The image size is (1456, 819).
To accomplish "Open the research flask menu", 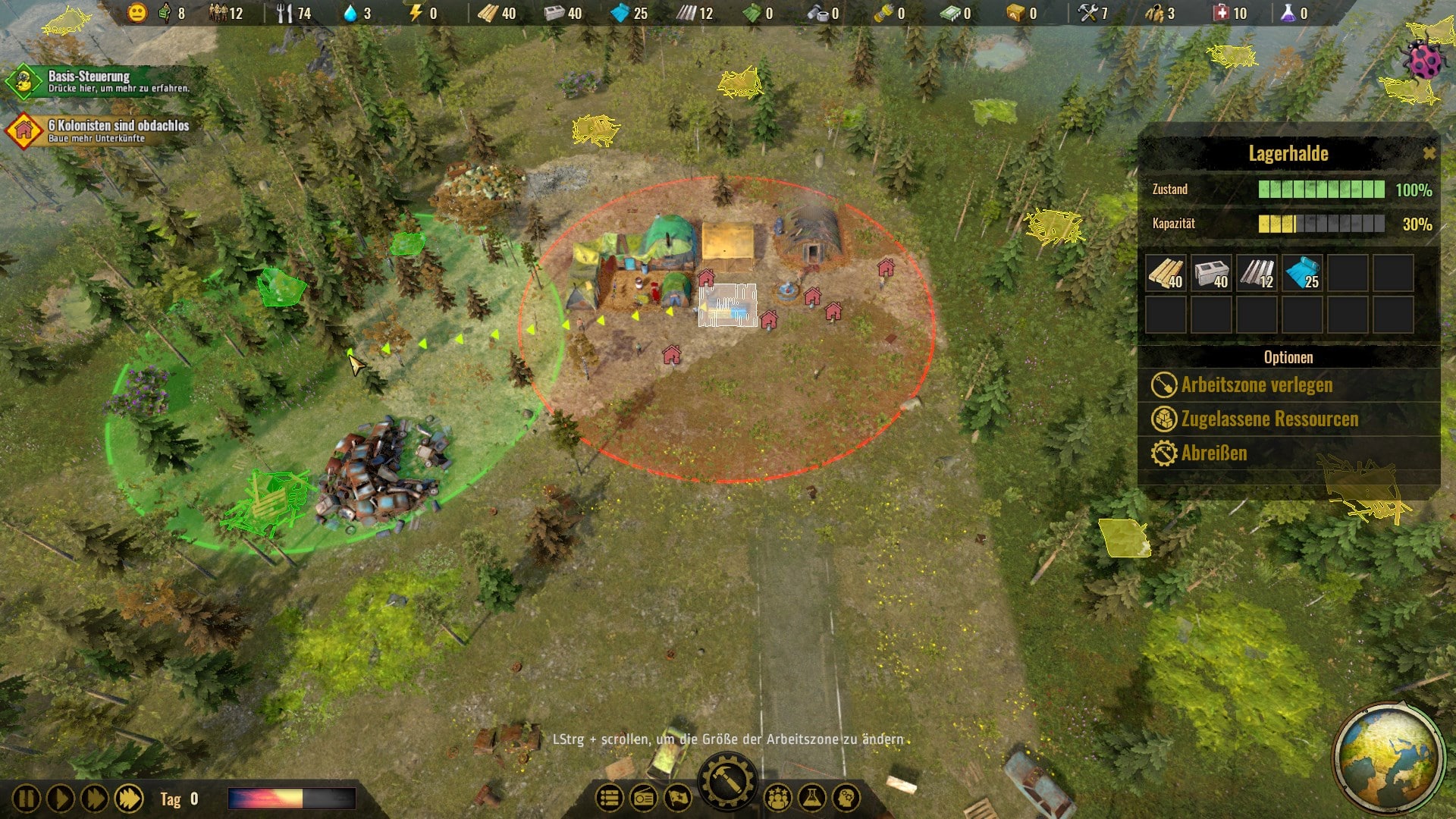I will click(x=811, y=798).
